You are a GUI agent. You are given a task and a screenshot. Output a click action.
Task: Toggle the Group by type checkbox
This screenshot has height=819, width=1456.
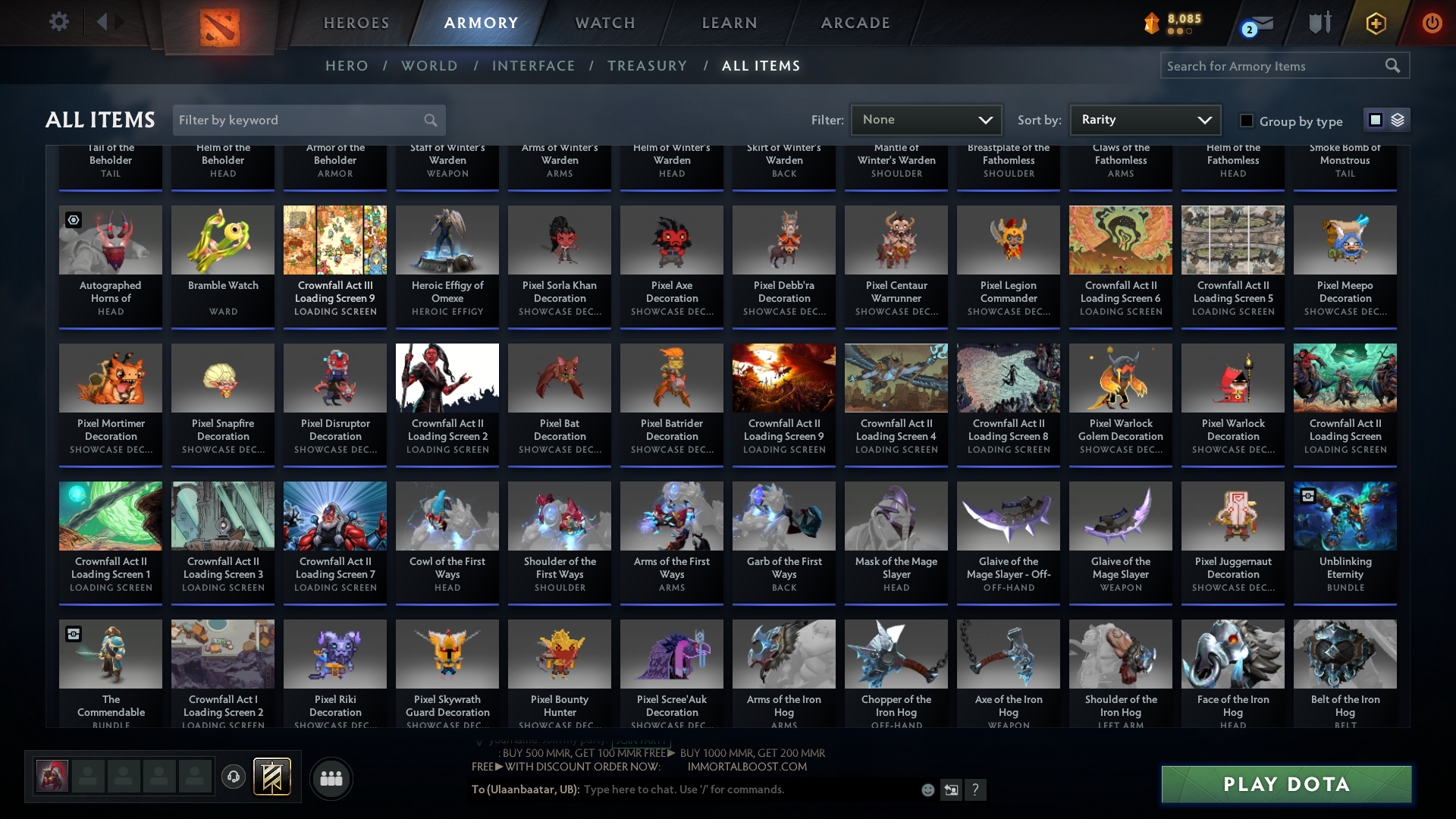(1246, 120)
